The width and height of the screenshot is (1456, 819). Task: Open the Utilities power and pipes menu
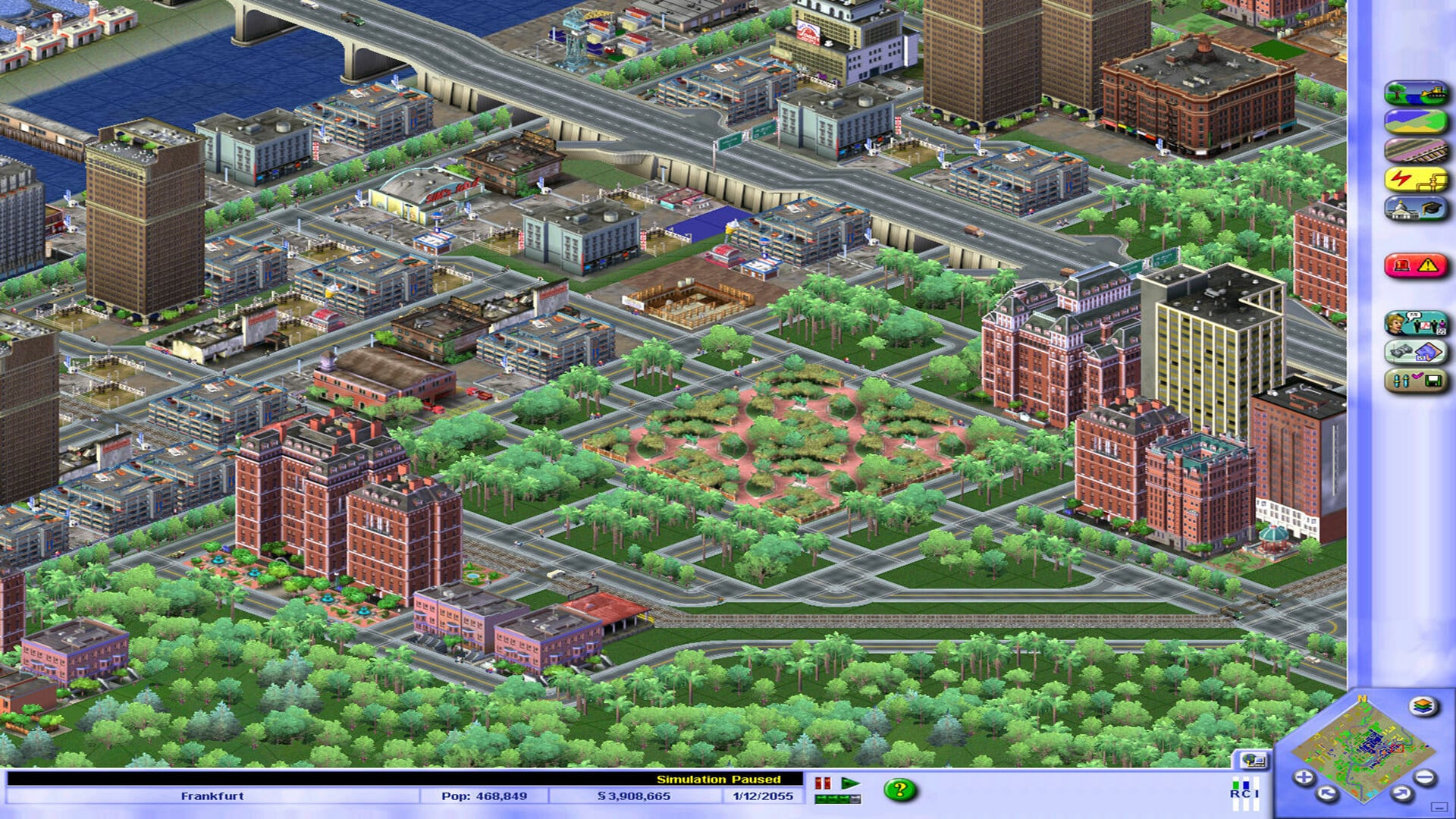pyautogui.click(x=1418, y=180)
